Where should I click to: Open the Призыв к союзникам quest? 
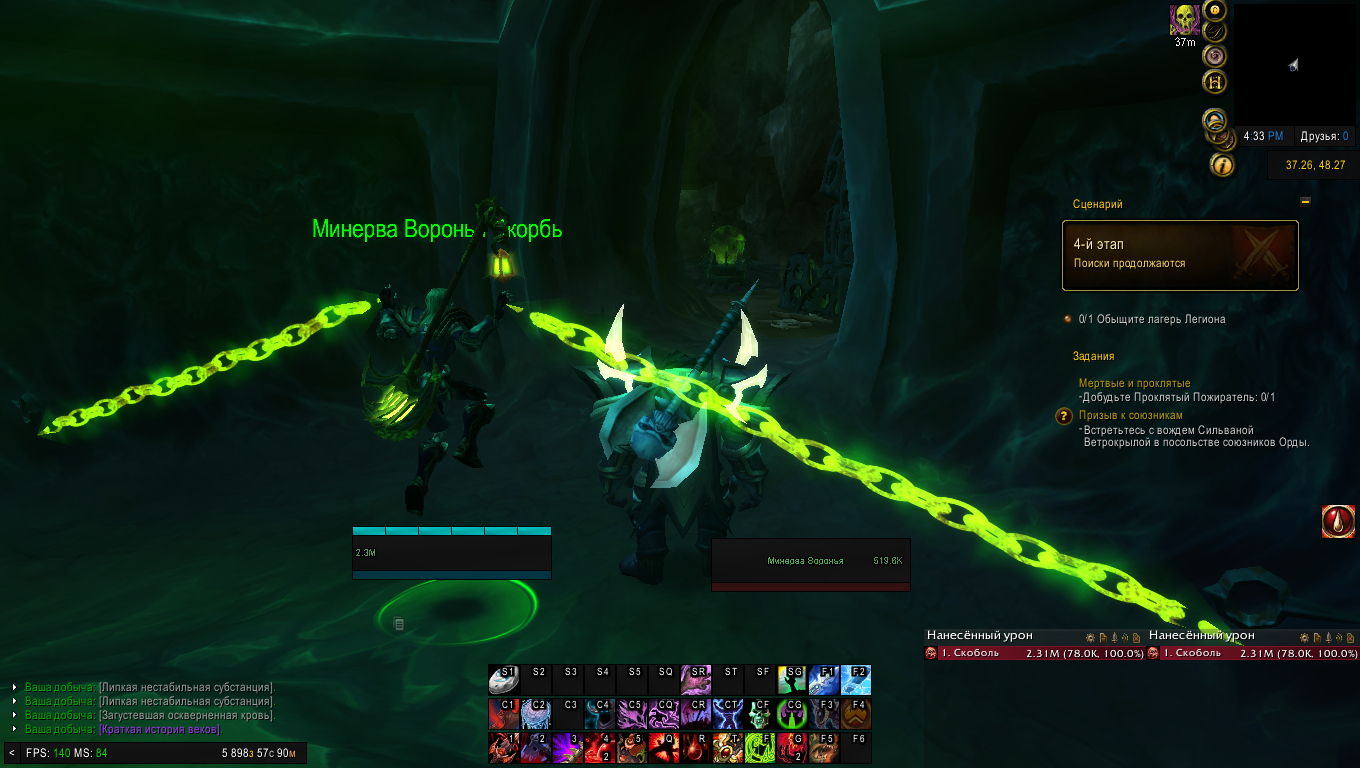1130,415
